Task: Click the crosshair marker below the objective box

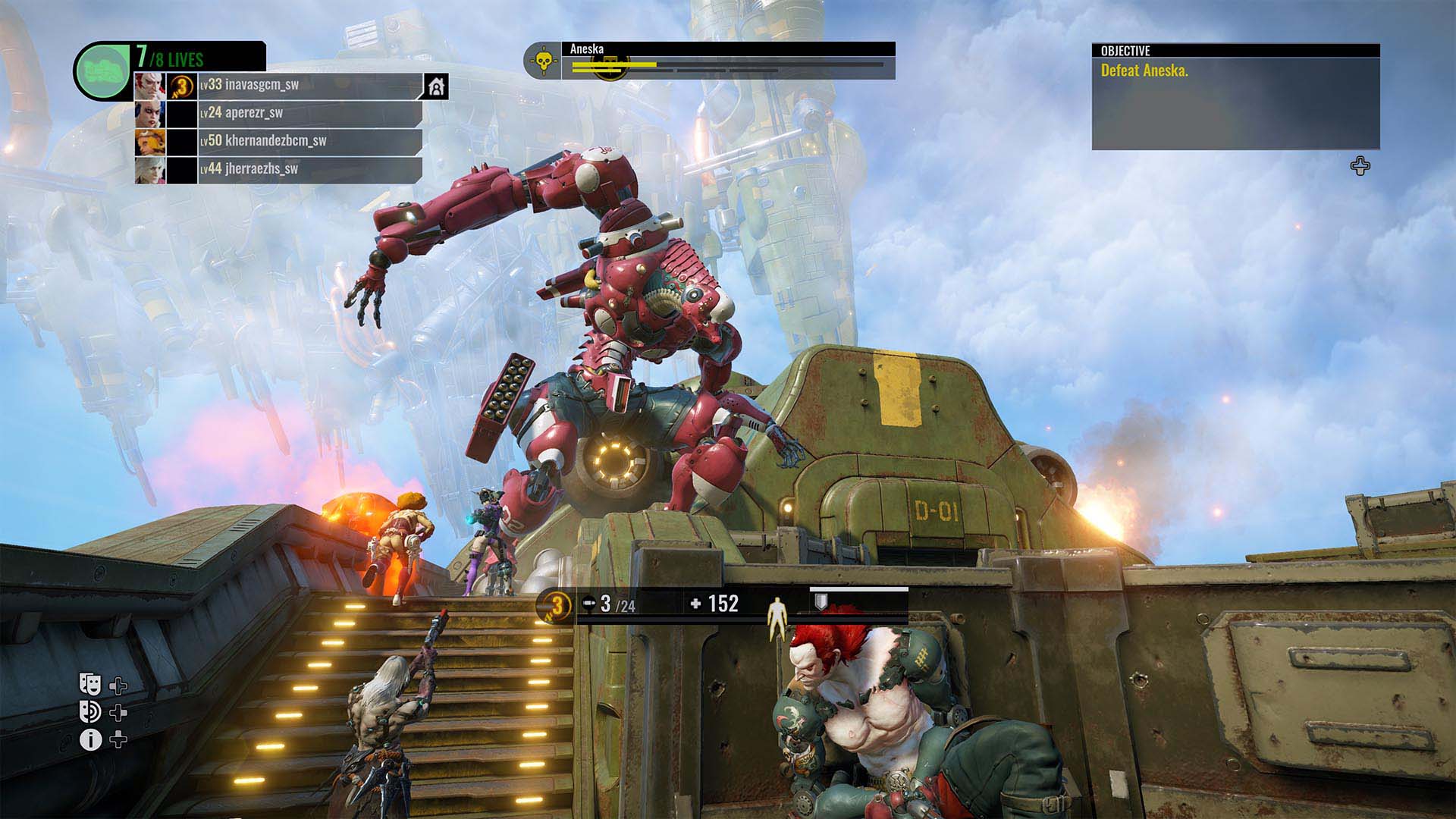Action: tap(1360, 164)
